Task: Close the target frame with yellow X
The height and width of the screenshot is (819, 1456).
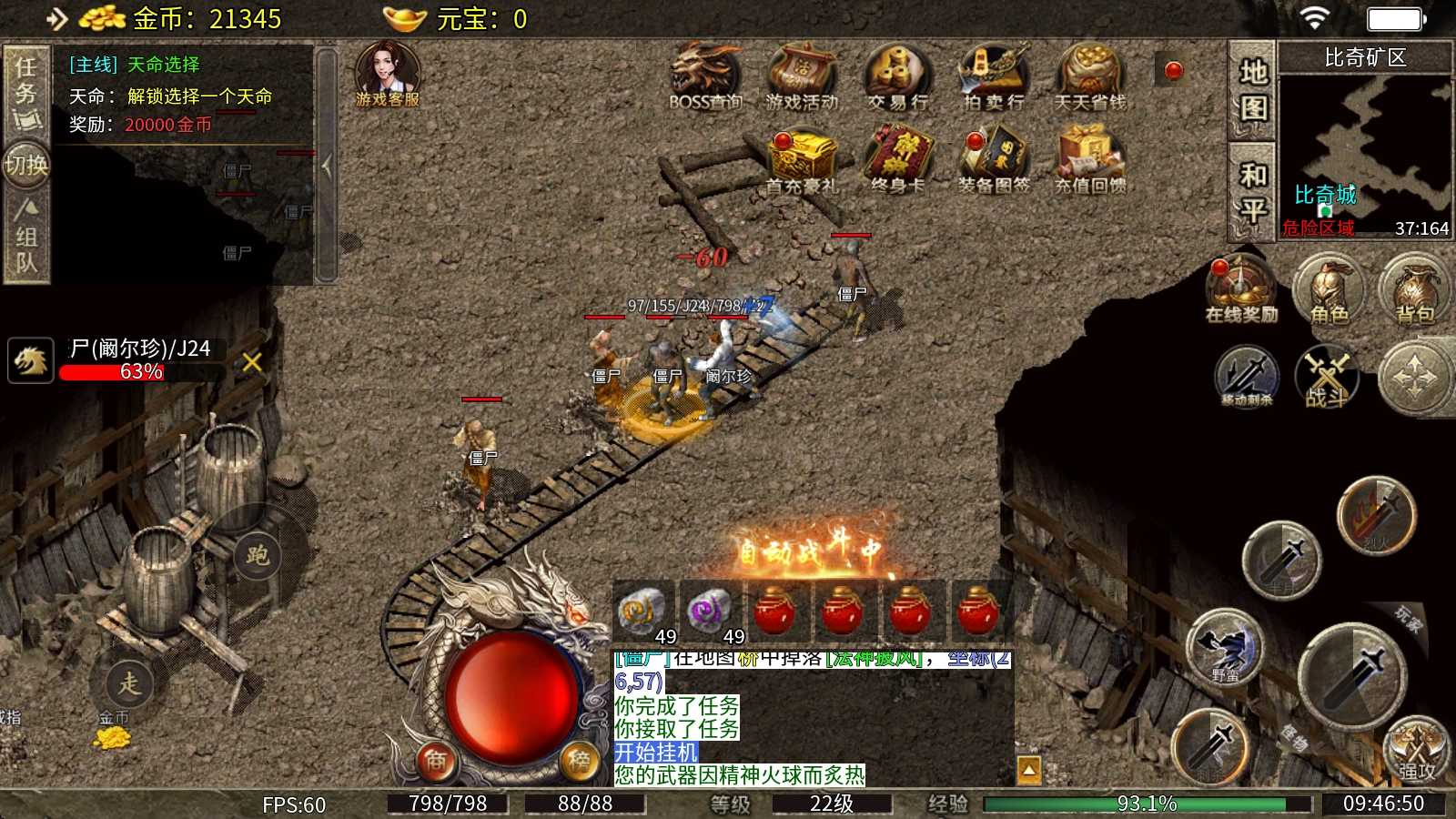Action: (252, 362)
